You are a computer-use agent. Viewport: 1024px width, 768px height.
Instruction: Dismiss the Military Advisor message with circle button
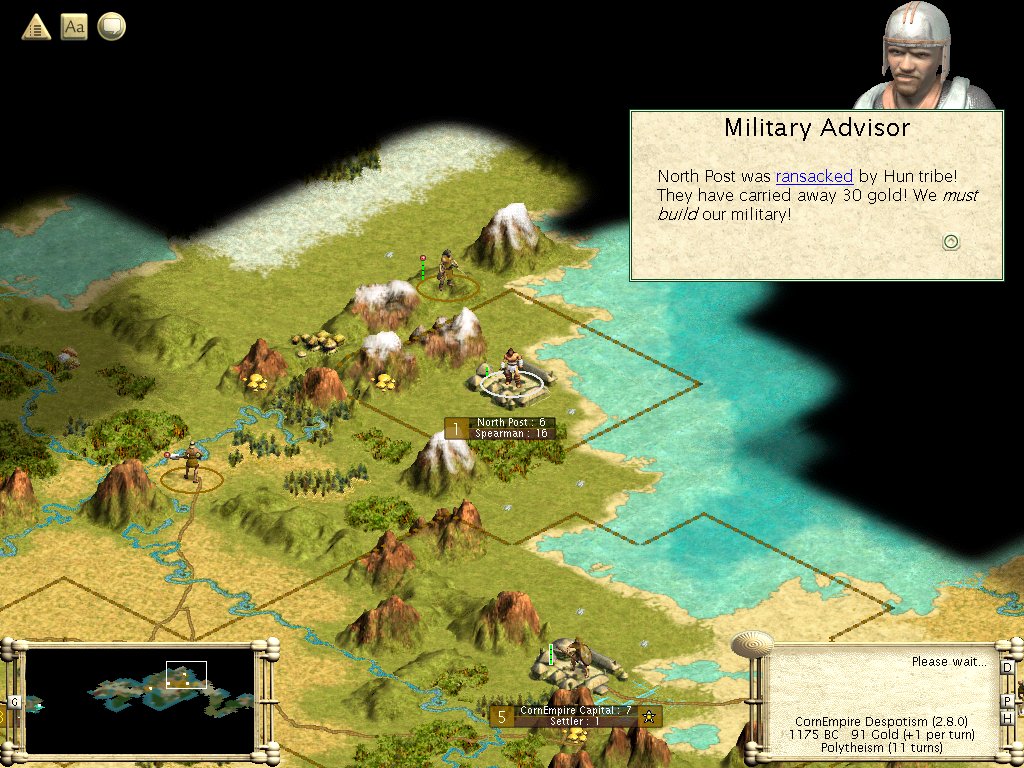(951, 242)
